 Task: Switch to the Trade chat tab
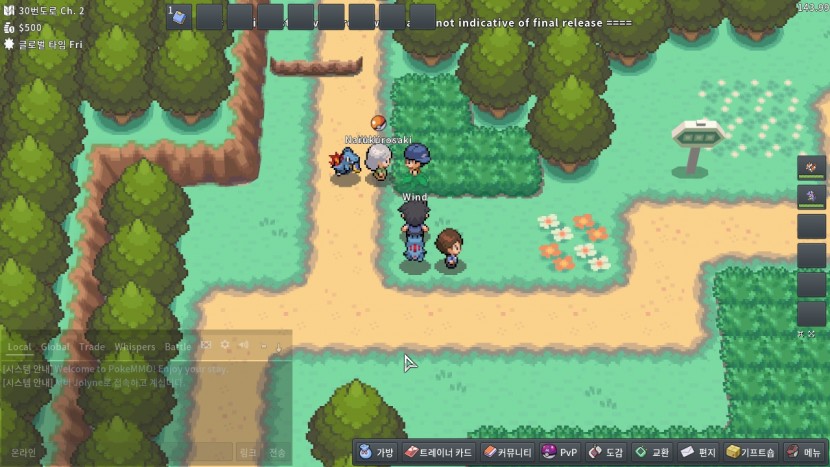pyautogui.click(x=92, y=347)
